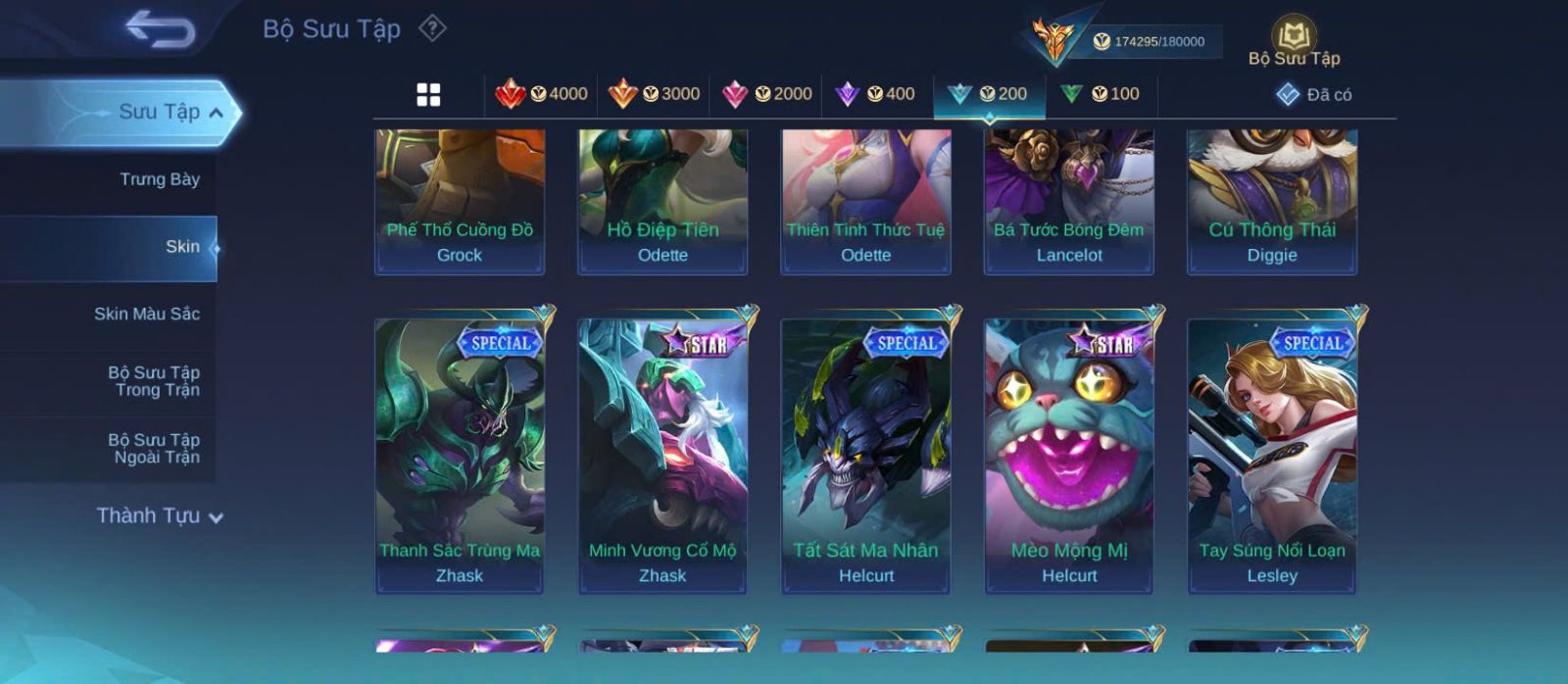
Task: Select the Thanh Sắc Trùng Ma Zhask skin
Action: (x=460, y=455)
